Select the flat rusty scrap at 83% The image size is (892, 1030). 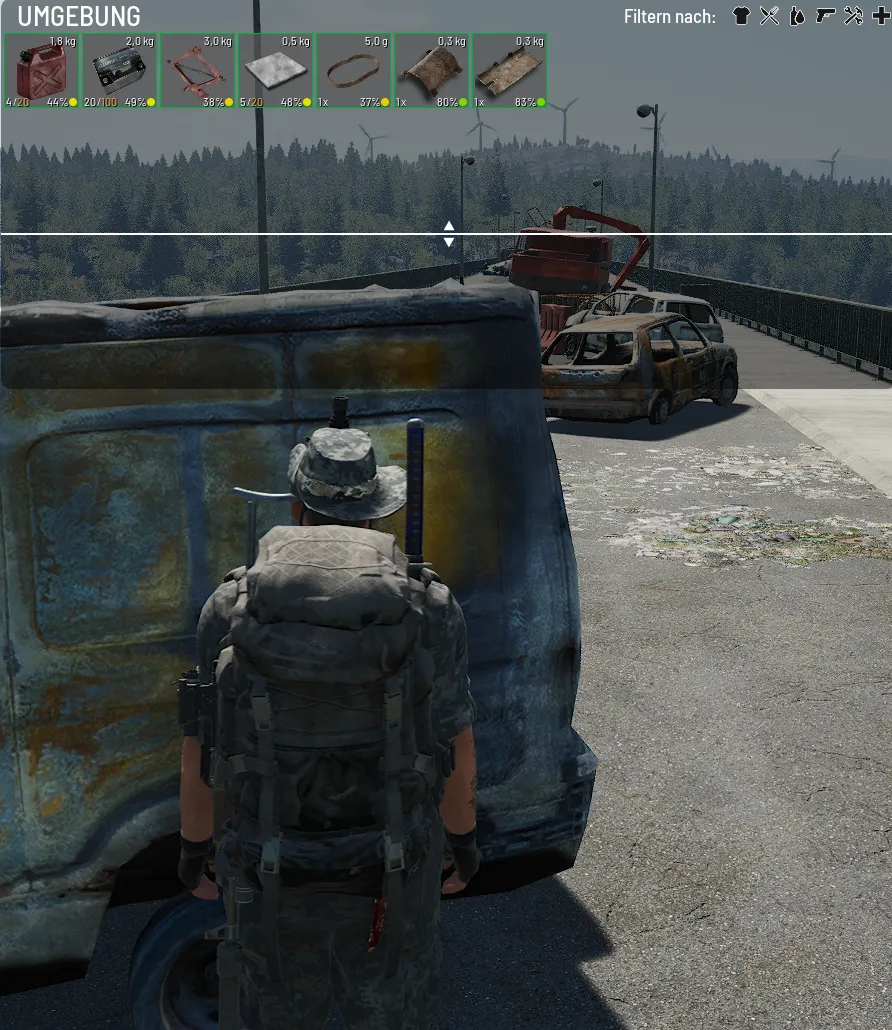click(510, 71)
